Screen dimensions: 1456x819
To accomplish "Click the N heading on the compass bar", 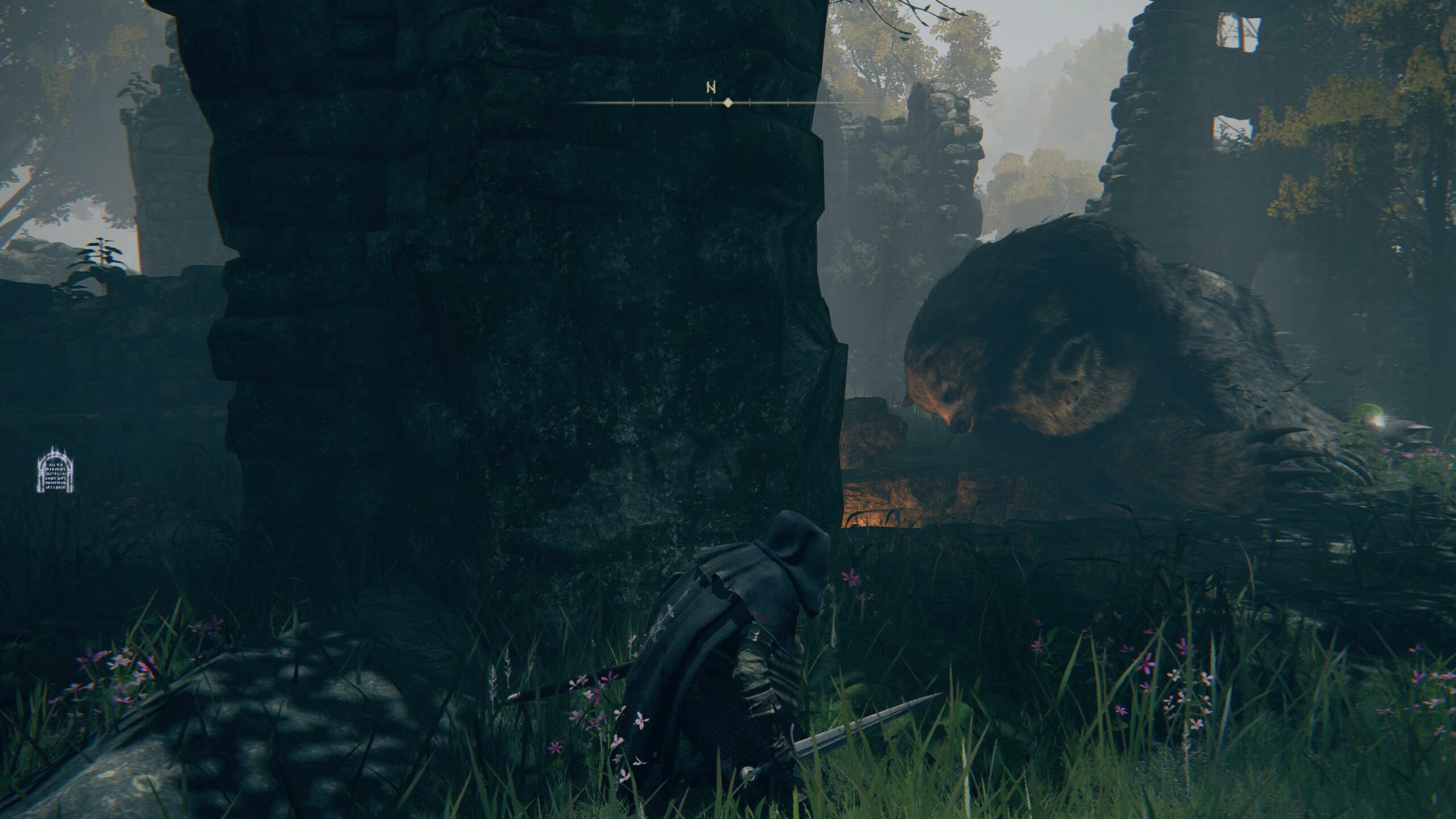I will click(710, 88).
